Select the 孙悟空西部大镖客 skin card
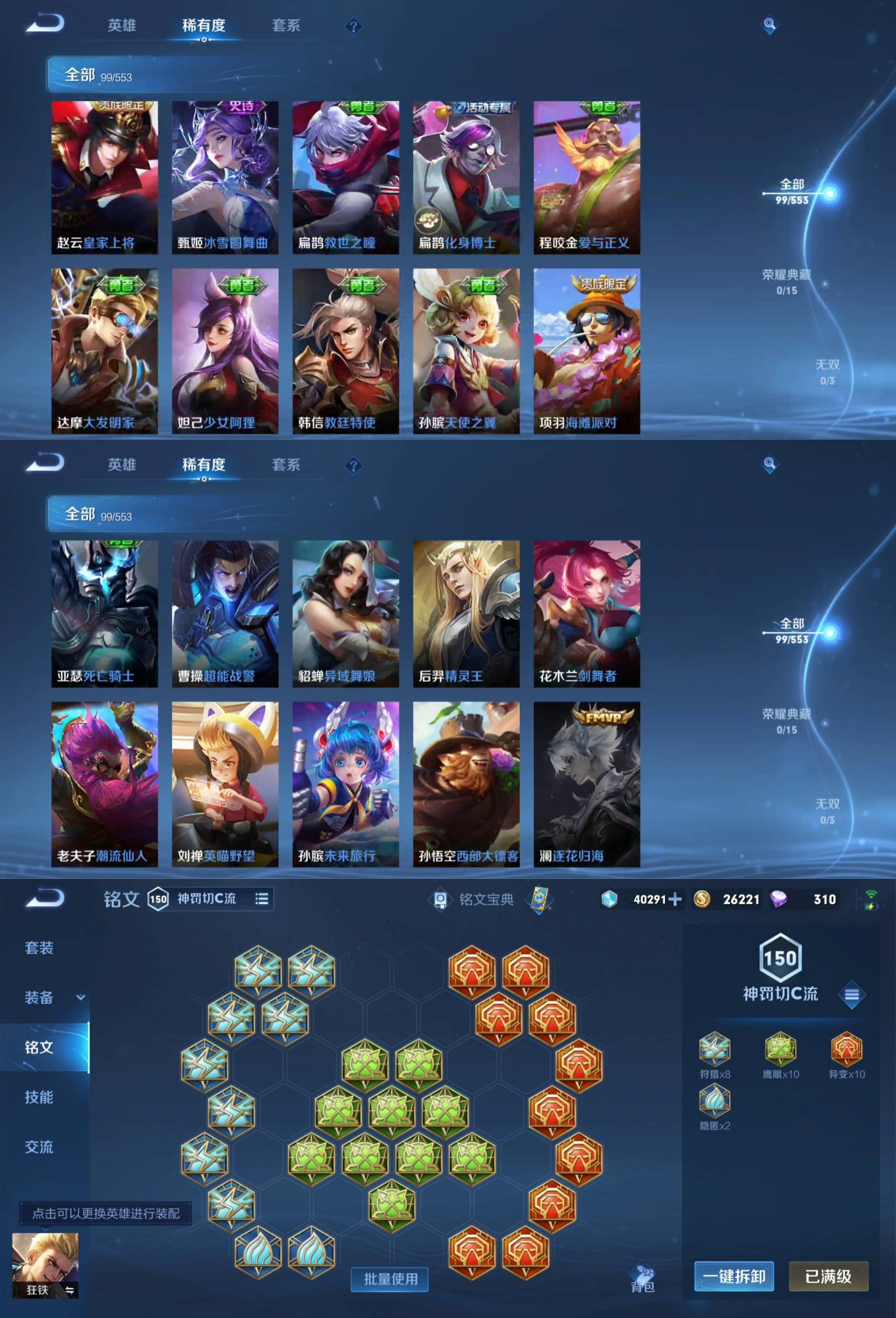 click(466, 784)
